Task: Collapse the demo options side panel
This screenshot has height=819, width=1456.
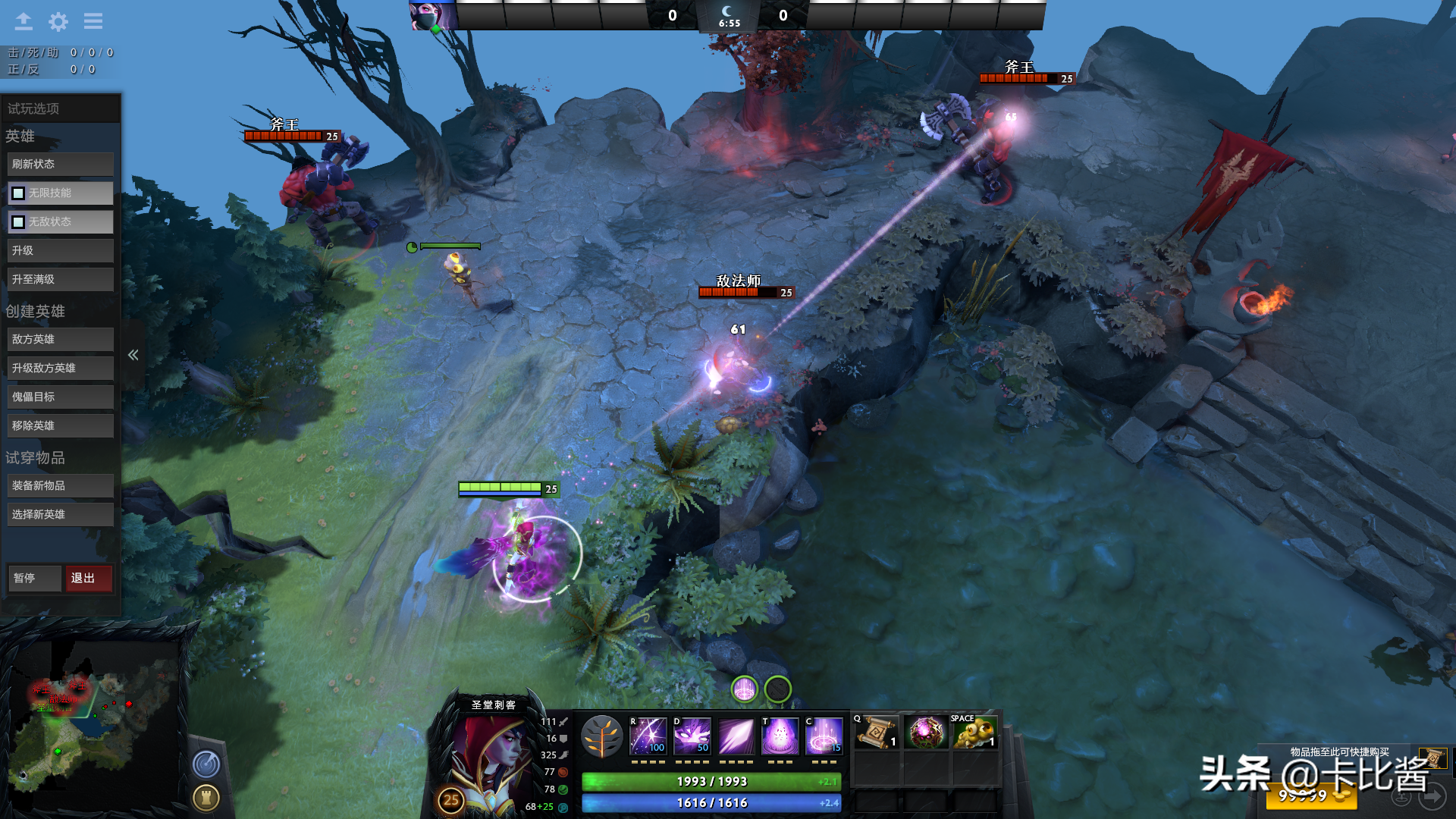Action: coord(133,355)
